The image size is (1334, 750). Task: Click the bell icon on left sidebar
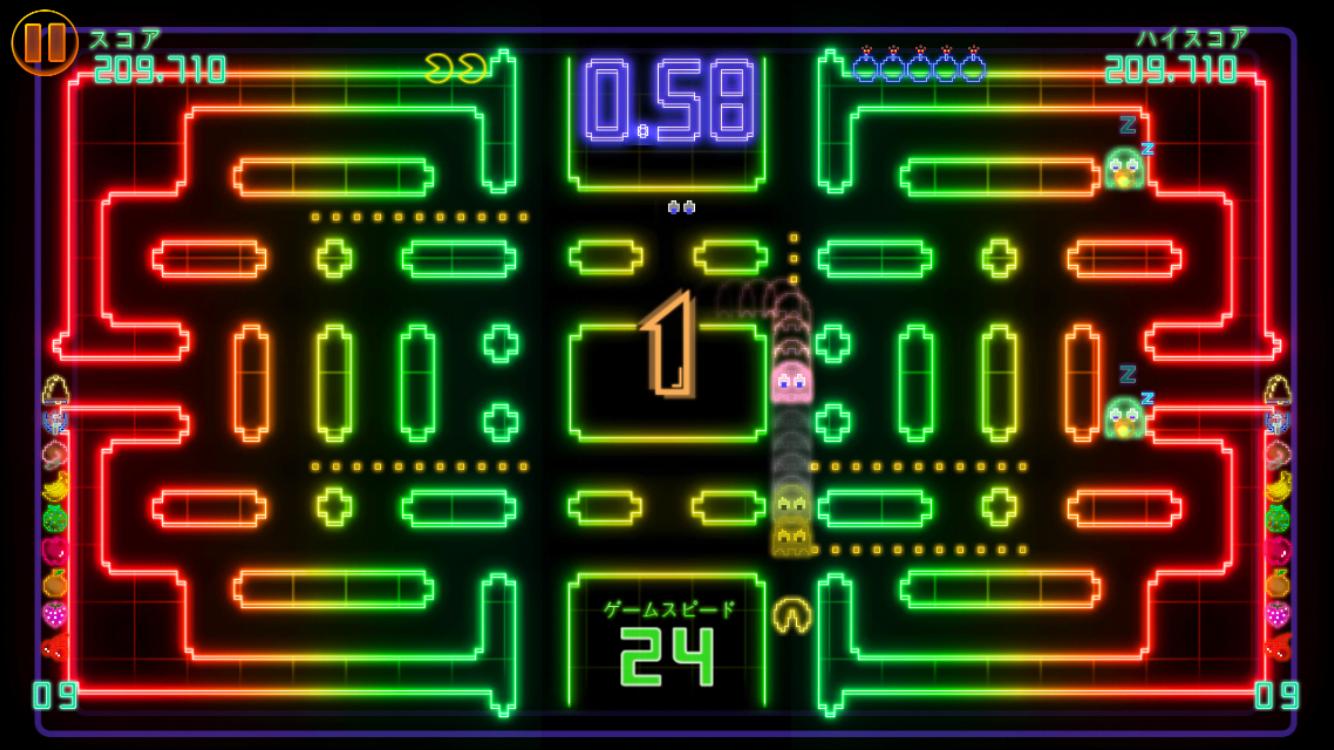53,386
